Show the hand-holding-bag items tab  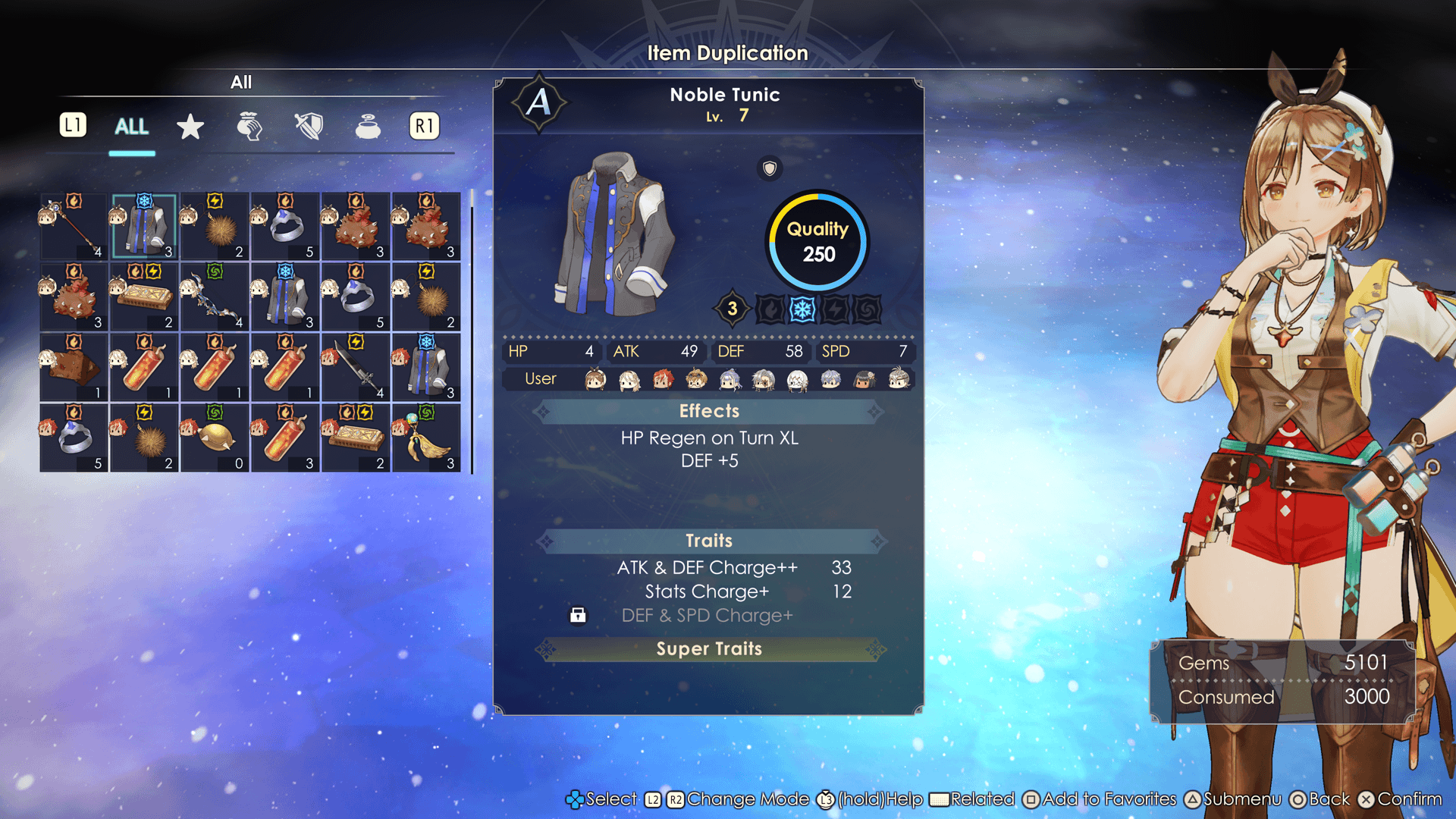pyautogui.click(x=249, y=127)
